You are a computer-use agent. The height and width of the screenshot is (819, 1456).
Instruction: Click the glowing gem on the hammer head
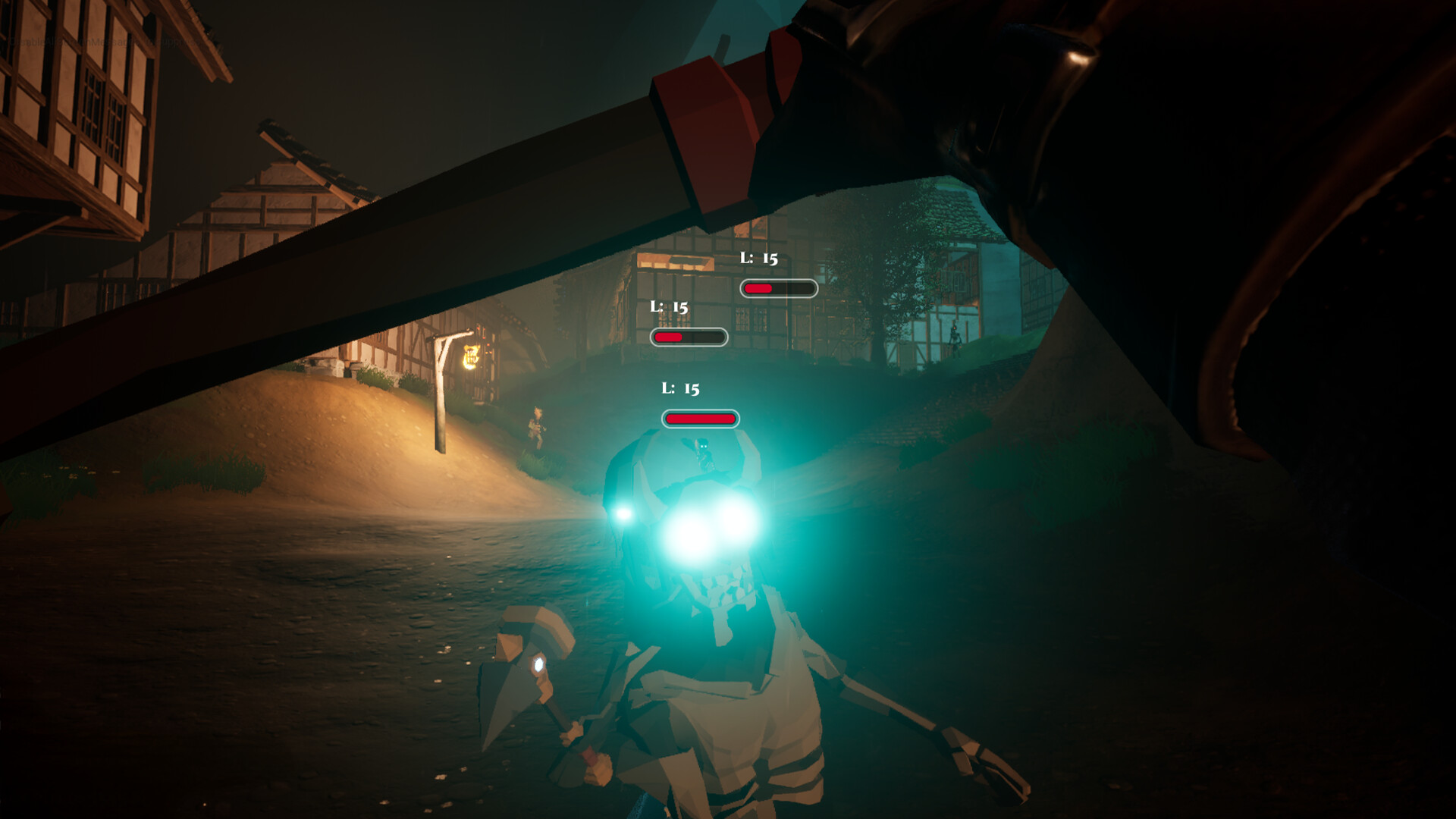click(541, 664)
